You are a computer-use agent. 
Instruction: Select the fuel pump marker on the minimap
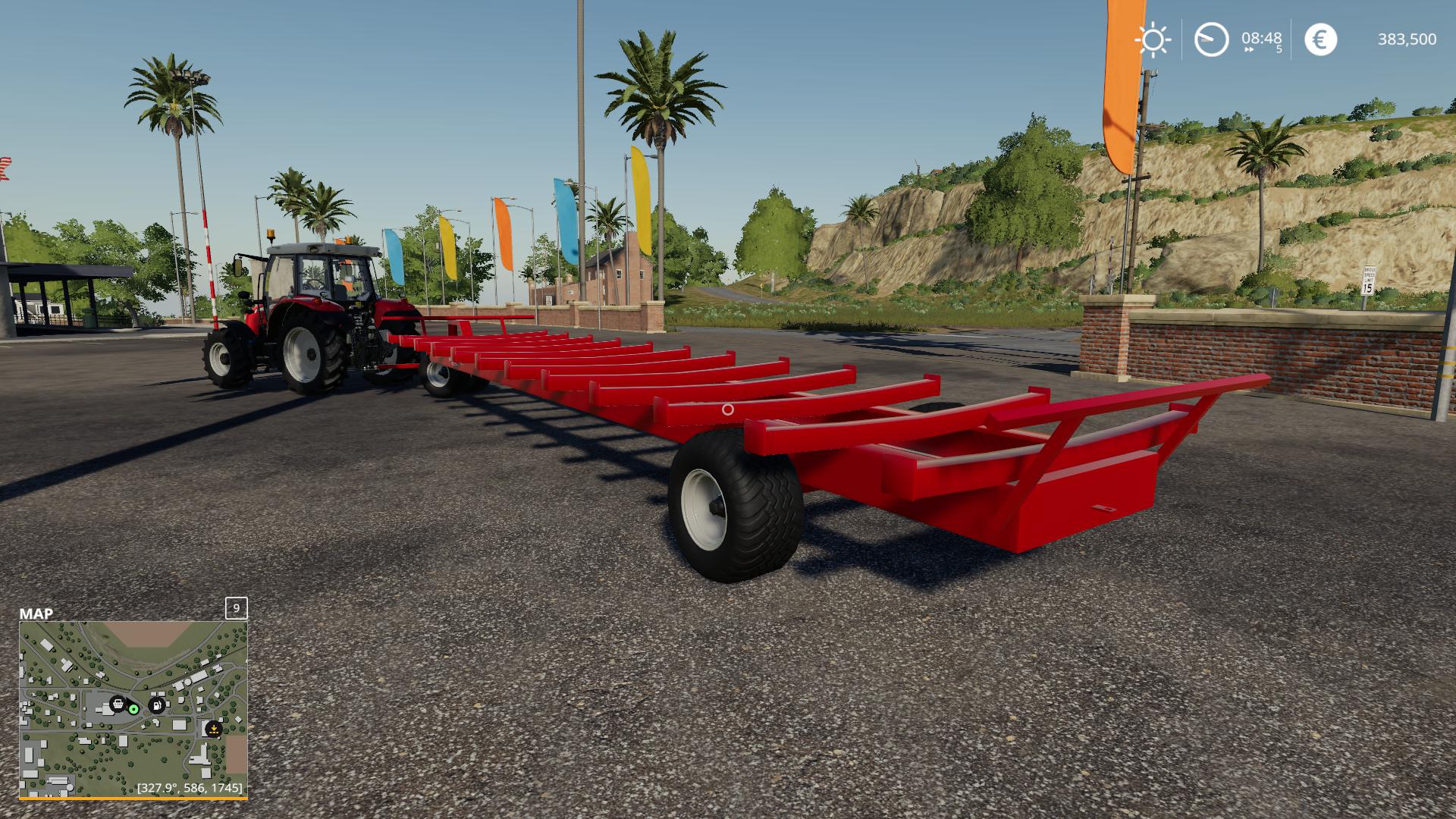coord(157,705)
